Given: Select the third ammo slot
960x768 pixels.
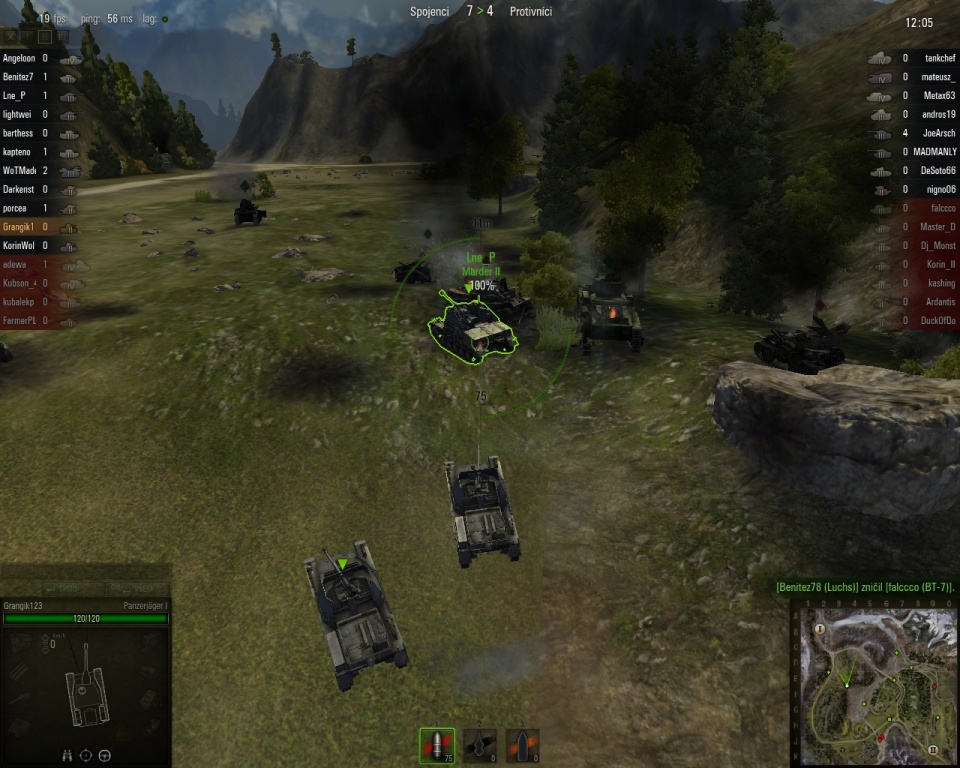Looking at the screenshot, I should tap(522, 746).
